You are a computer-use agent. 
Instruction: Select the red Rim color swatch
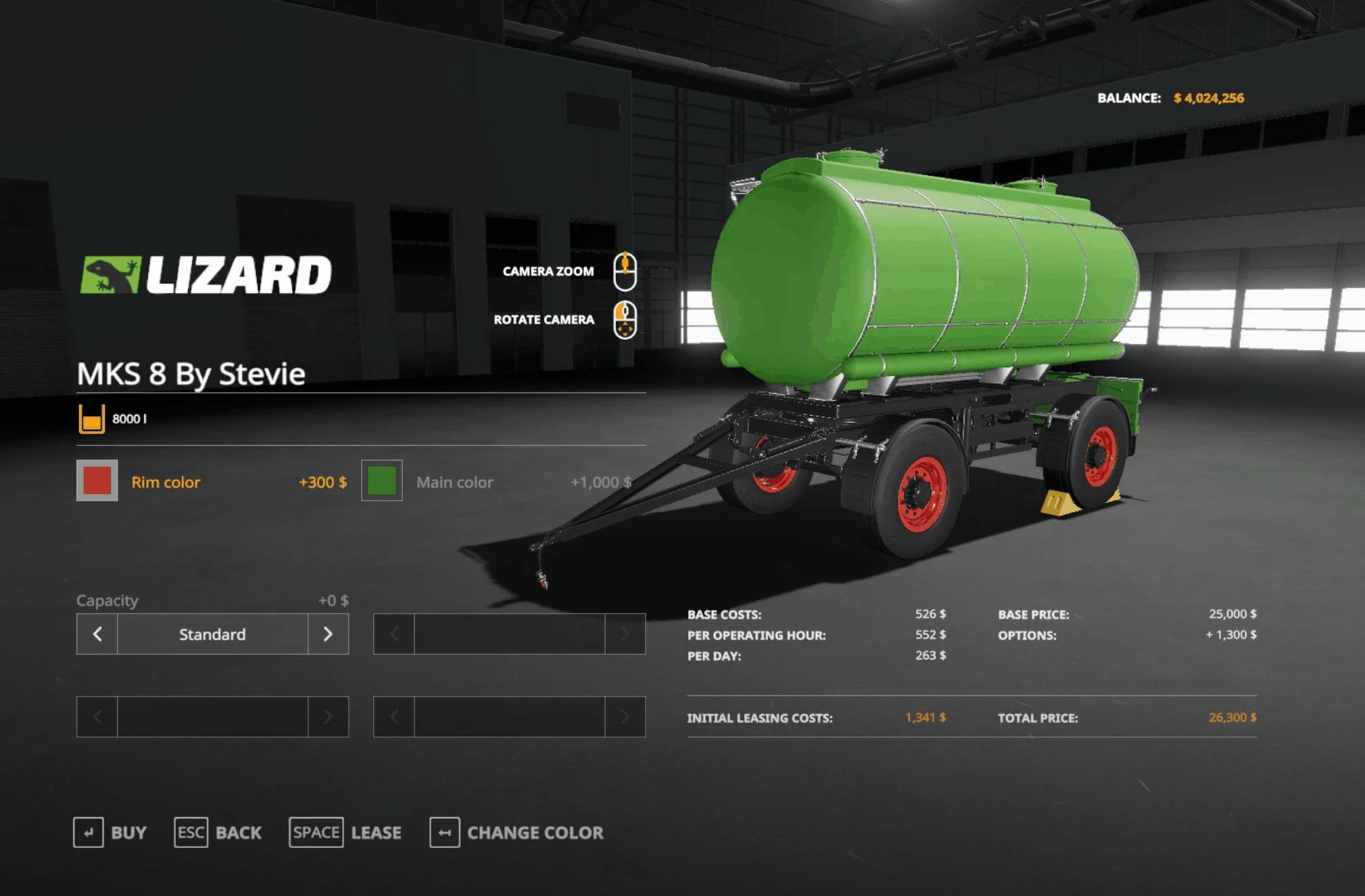click(97, 480)
